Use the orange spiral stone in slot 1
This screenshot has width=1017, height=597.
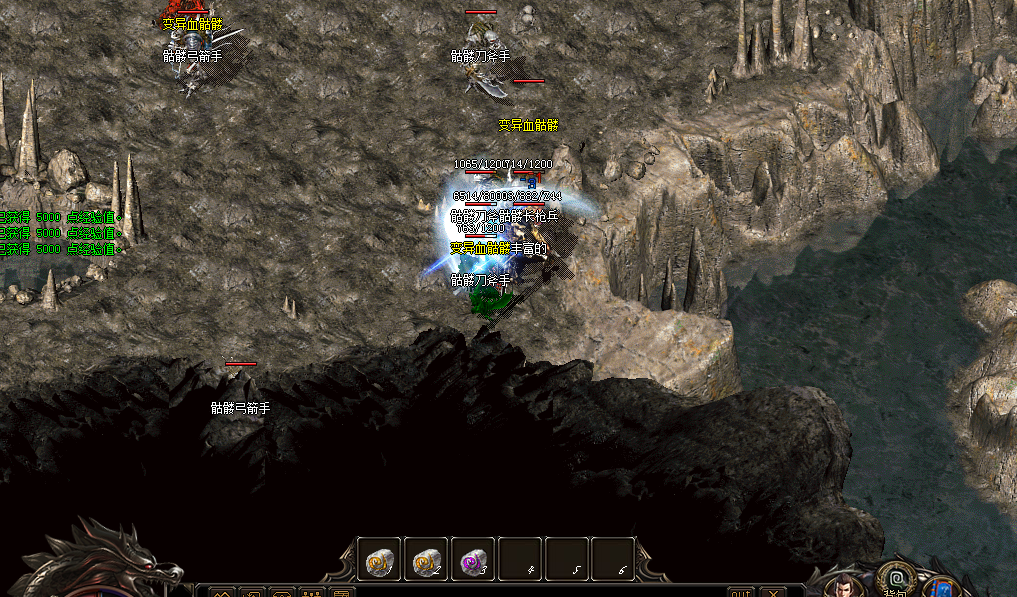click(381, 559)
